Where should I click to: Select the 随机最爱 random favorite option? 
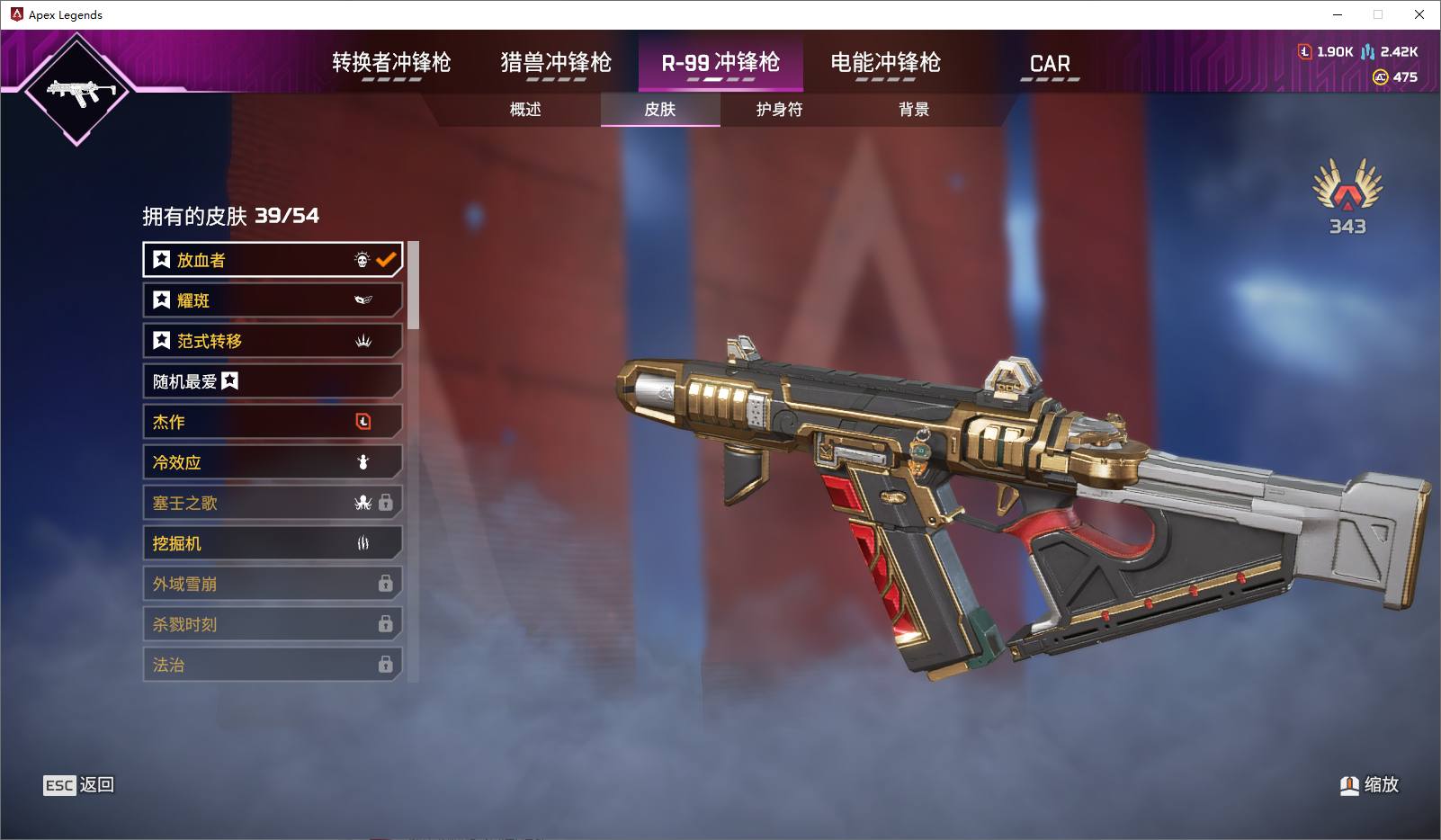tap(272, 381)
